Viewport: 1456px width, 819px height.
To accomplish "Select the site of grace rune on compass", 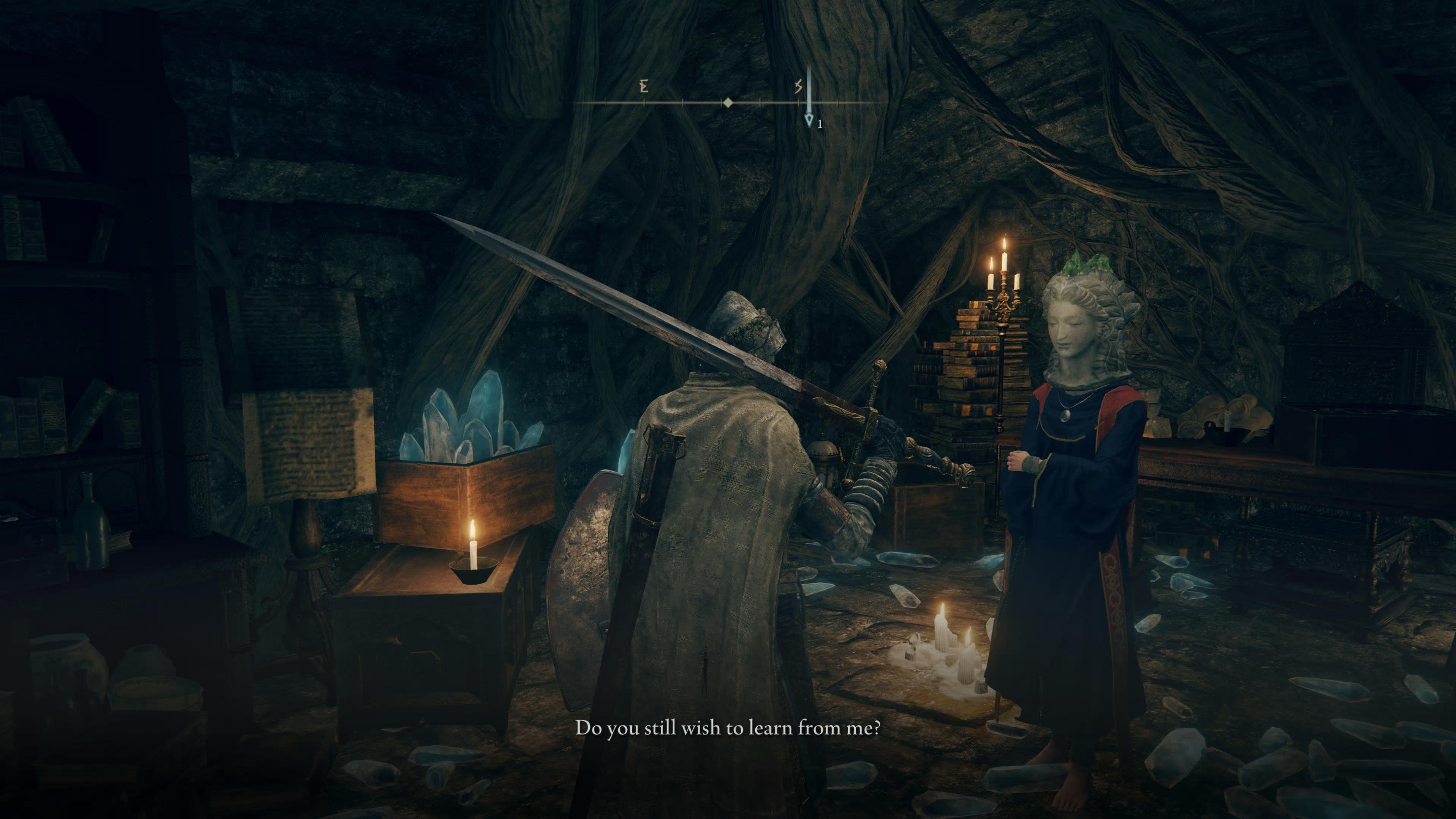I will (798, 86).
